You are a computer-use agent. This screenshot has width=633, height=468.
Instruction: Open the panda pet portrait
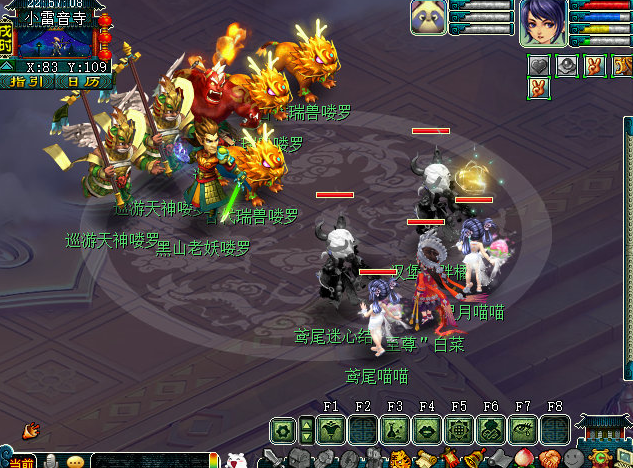[429, 18]
